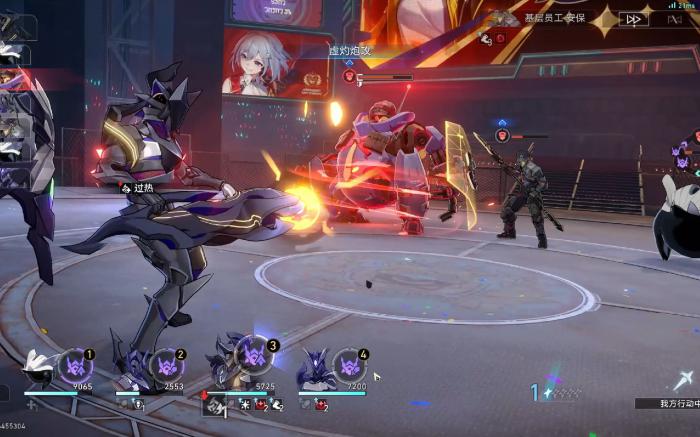Screen dimensions: 700x437
Task: Activate ultimate icon numbered 2
Action: pyautogui.click(x=166, y=366)
